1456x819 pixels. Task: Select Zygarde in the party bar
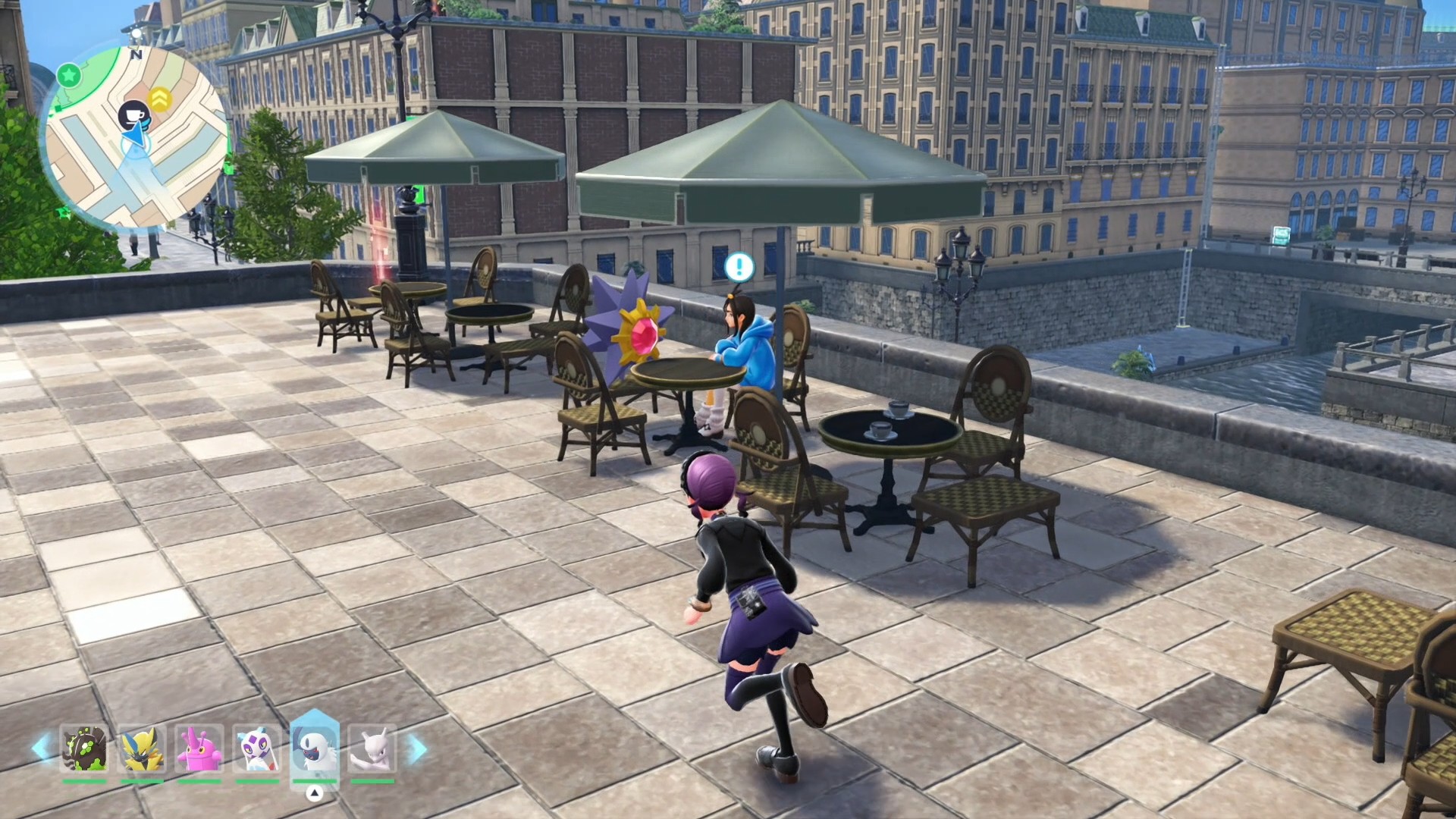click(x=84, y=749)
